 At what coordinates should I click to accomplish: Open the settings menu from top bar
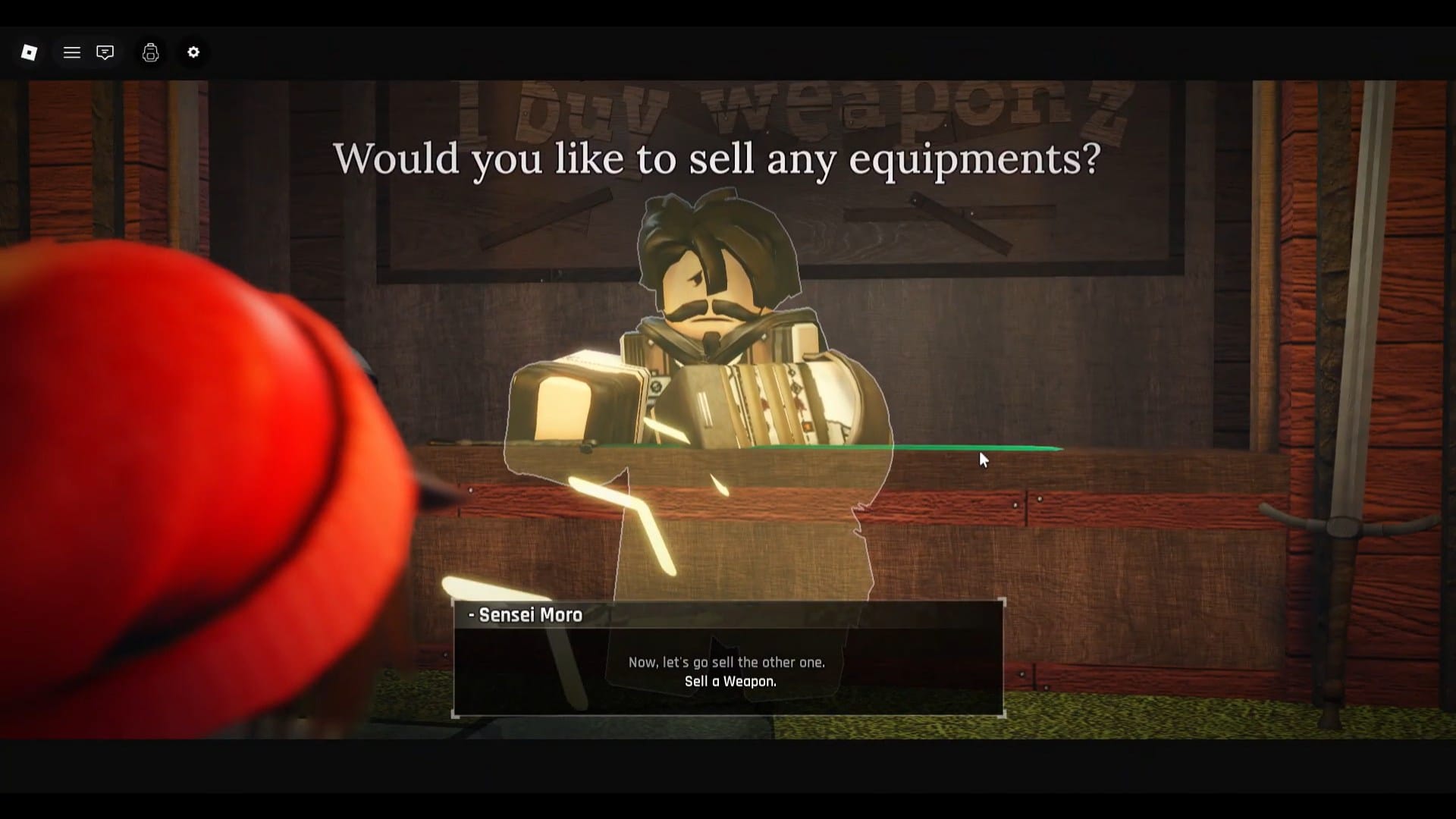pyautogui.click(x=193, y=52)
